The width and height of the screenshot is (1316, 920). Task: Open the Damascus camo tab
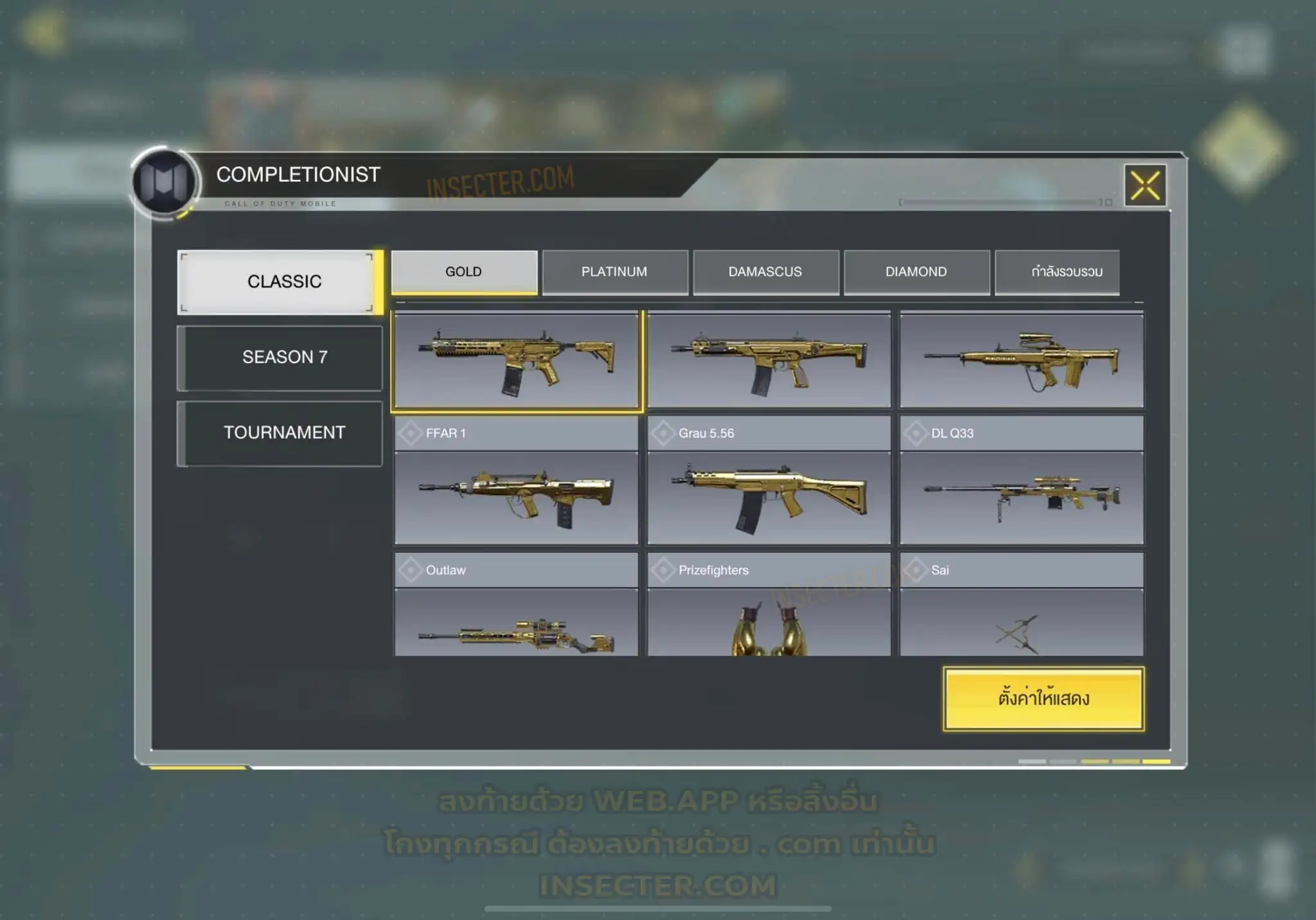click(x=765, y=272)
